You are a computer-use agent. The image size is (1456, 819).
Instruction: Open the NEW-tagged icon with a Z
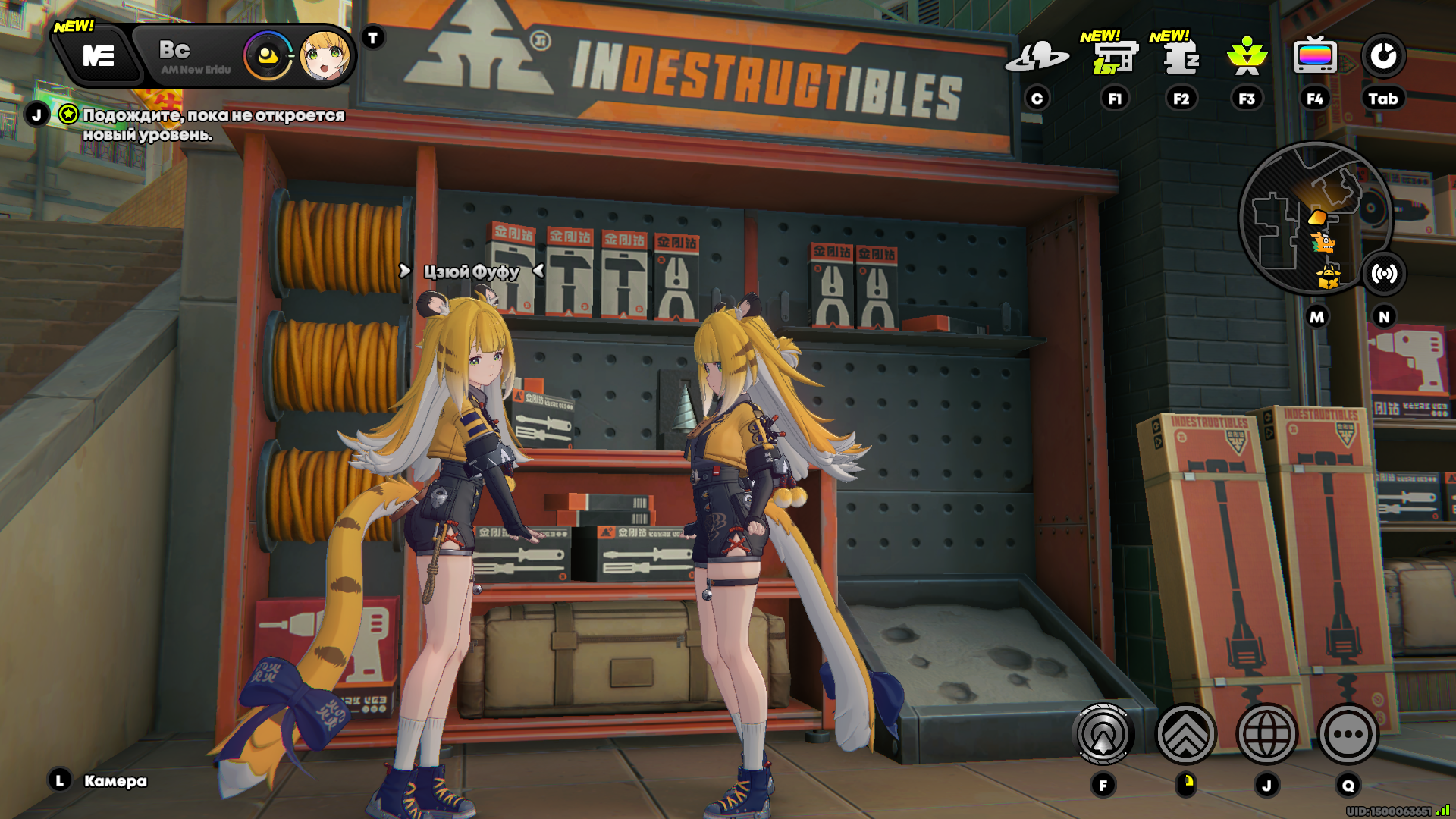(x=1180, y=56)
